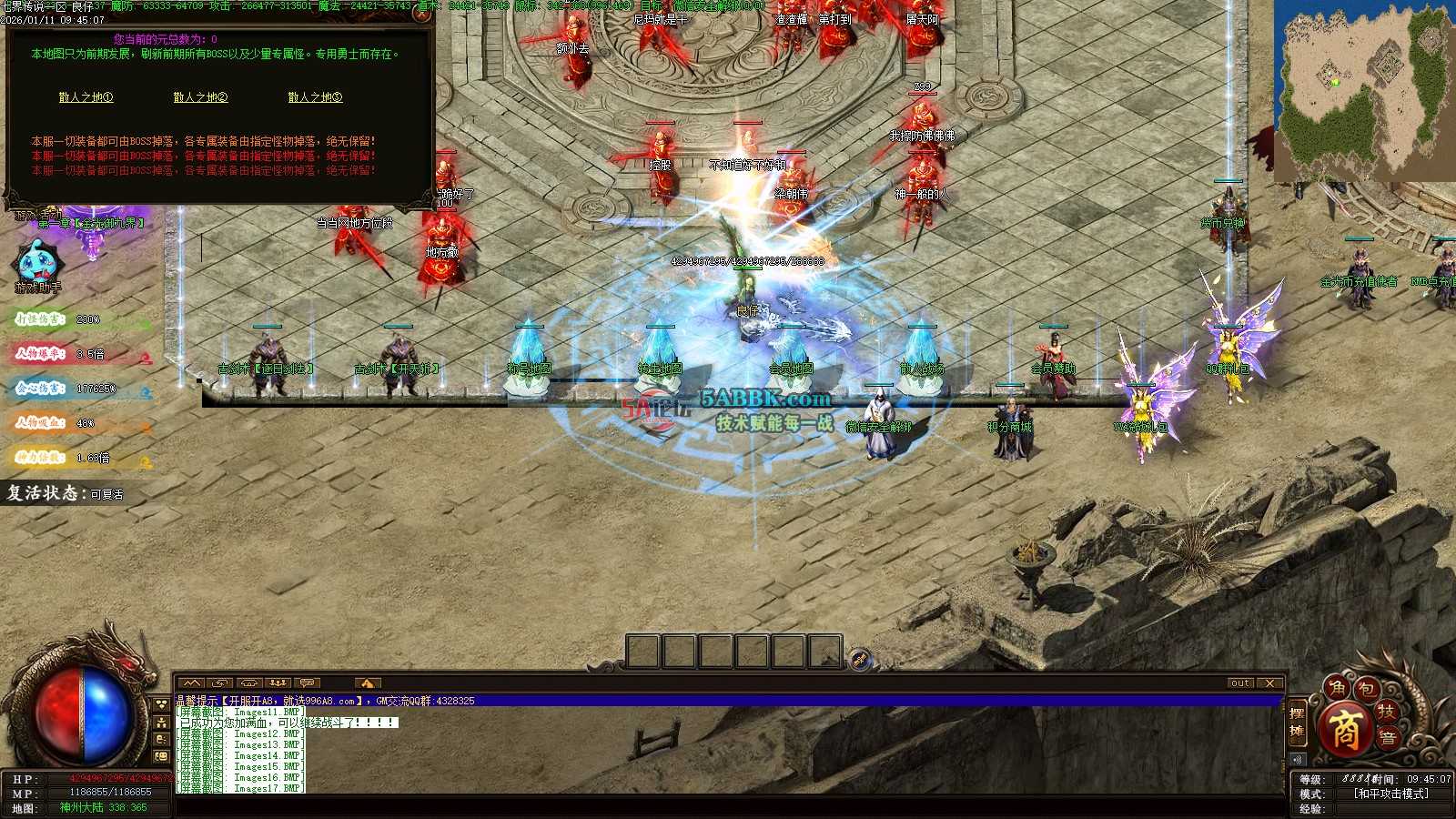
Task: Open the 游戏助手 game assistant icon
Action: tap(37, 264)
